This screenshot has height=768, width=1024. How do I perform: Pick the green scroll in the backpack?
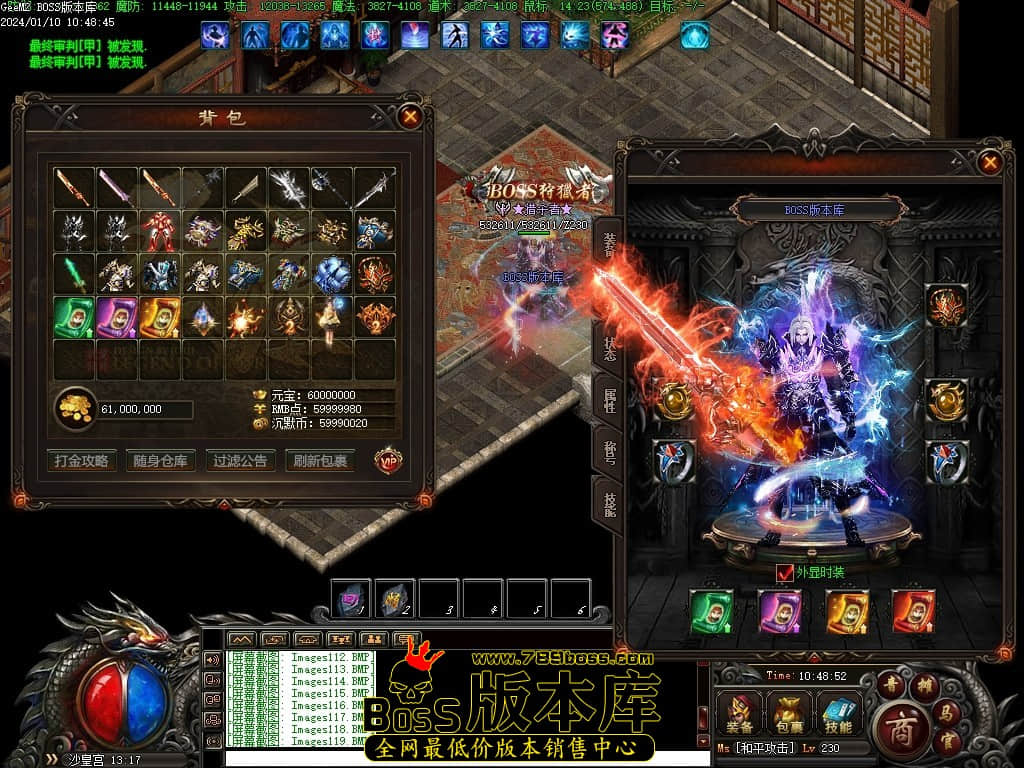point(73,317)
